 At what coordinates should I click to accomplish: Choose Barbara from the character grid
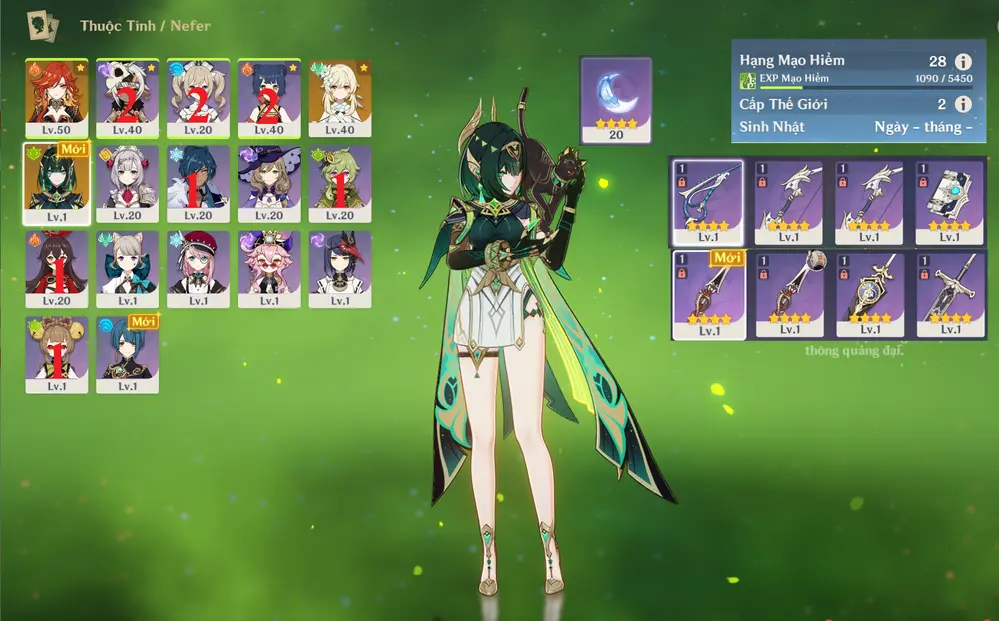198,97
